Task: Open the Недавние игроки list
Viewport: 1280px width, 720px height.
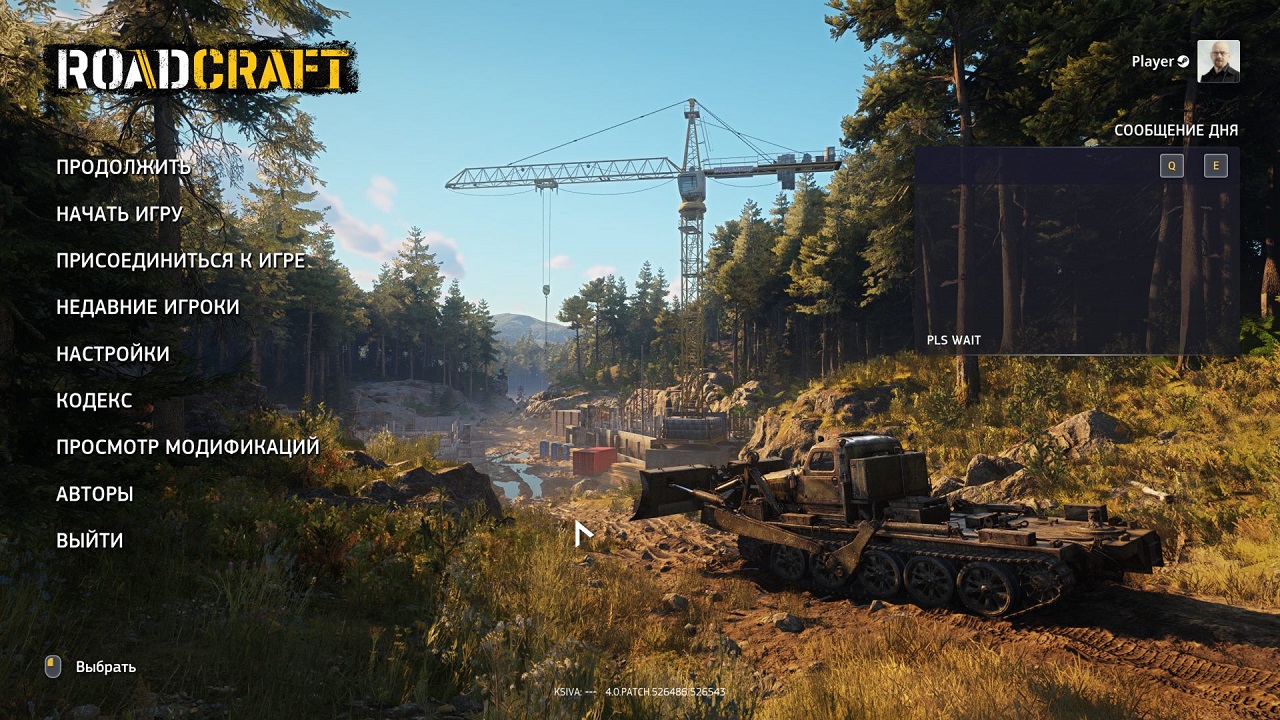Action: (147, 307)
